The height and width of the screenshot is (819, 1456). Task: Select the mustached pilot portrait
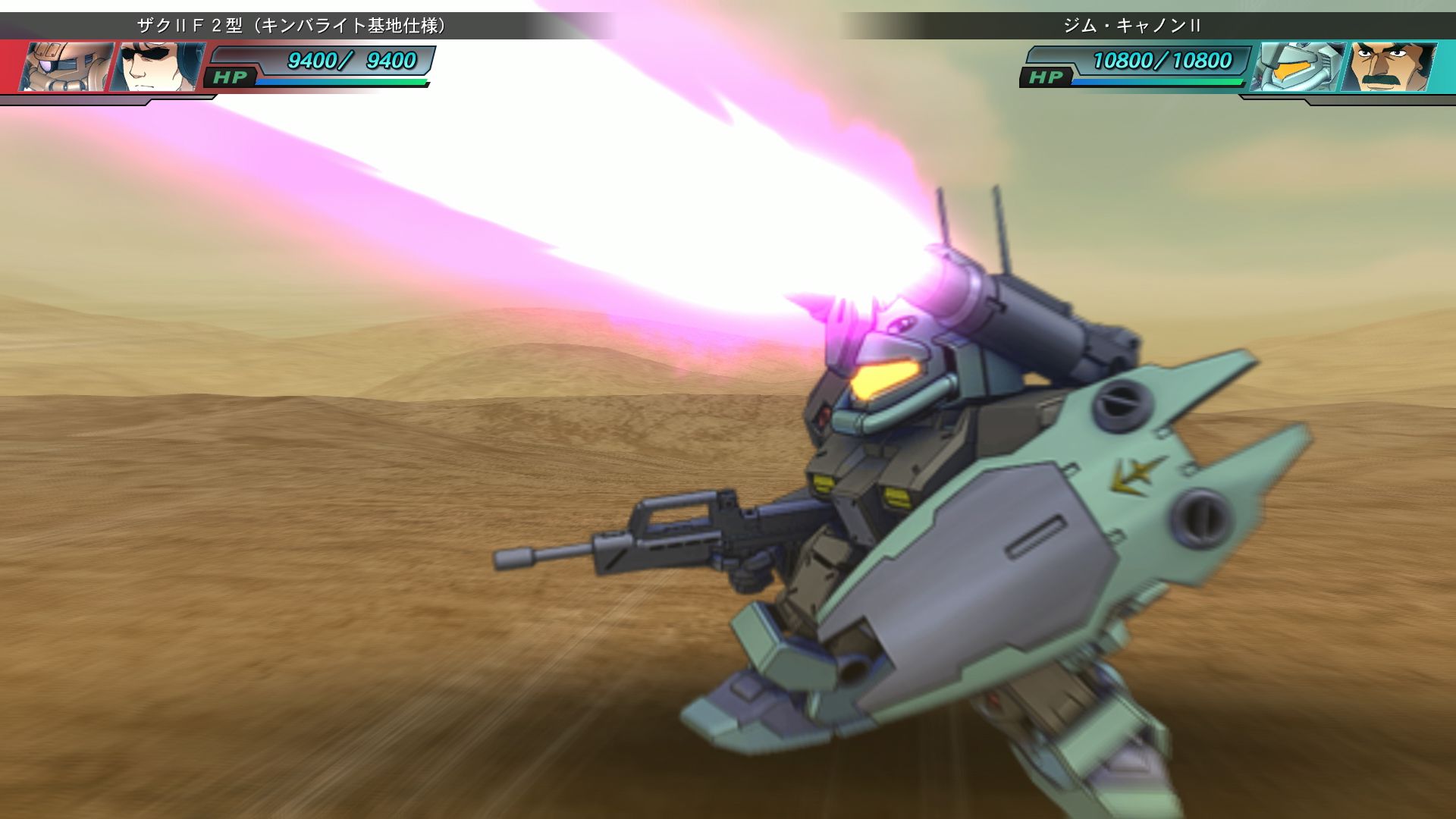tap(1388, 67)
